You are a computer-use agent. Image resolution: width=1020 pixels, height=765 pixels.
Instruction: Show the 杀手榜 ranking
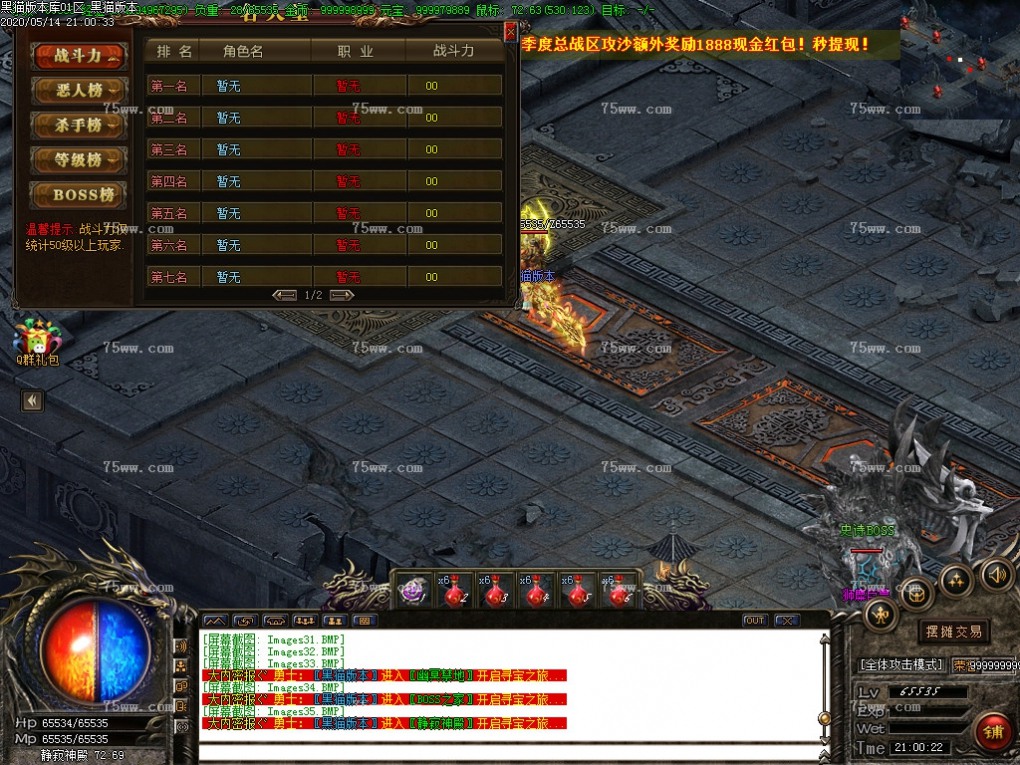79,125
